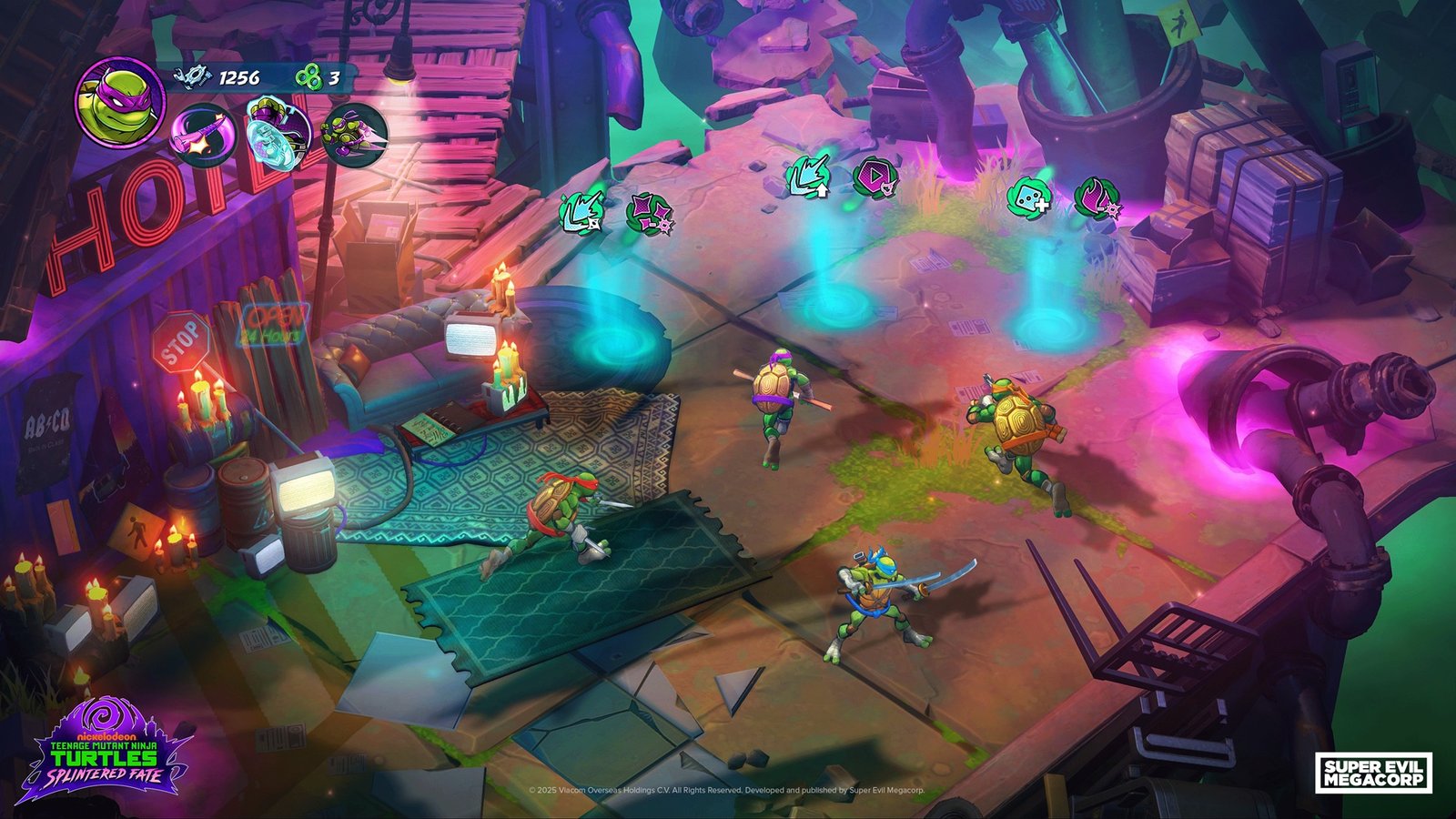This screenshot has height=819, width=1456.
Task: Use the blue shell shield ability
Action: coord(279,131)
